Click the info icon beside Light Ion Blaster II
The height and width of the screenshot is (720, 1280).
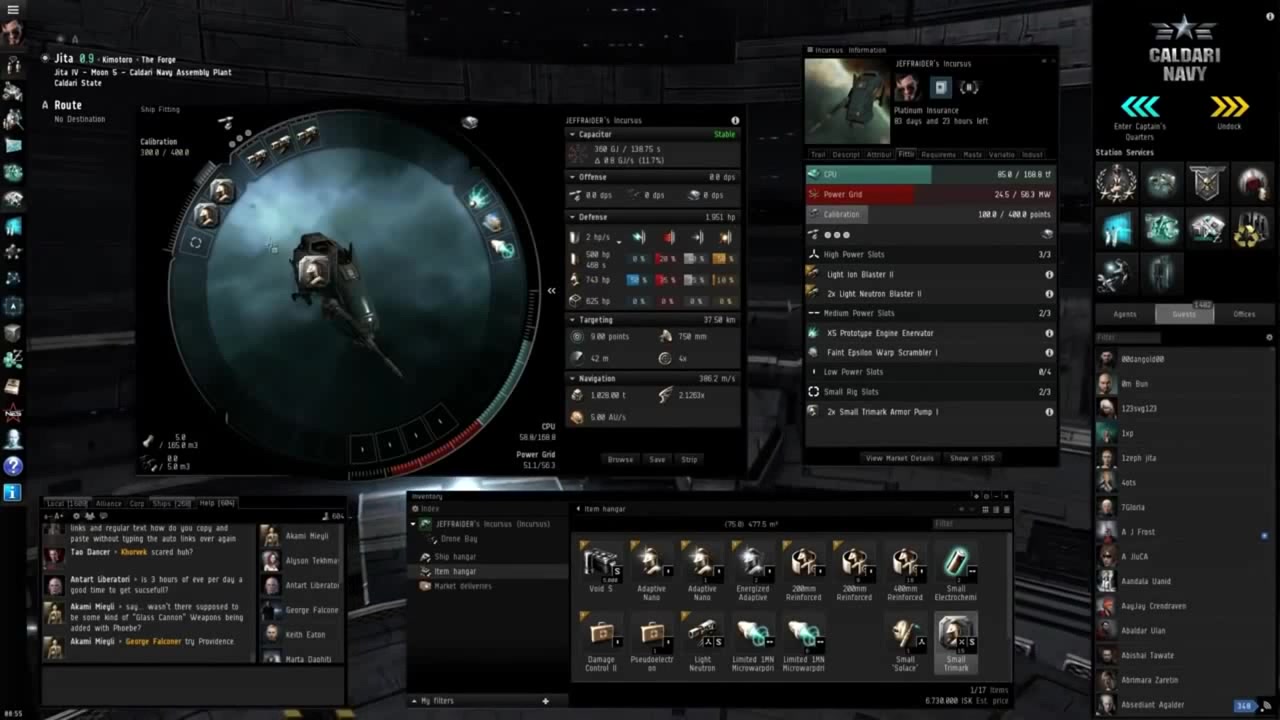[1049, 274]
